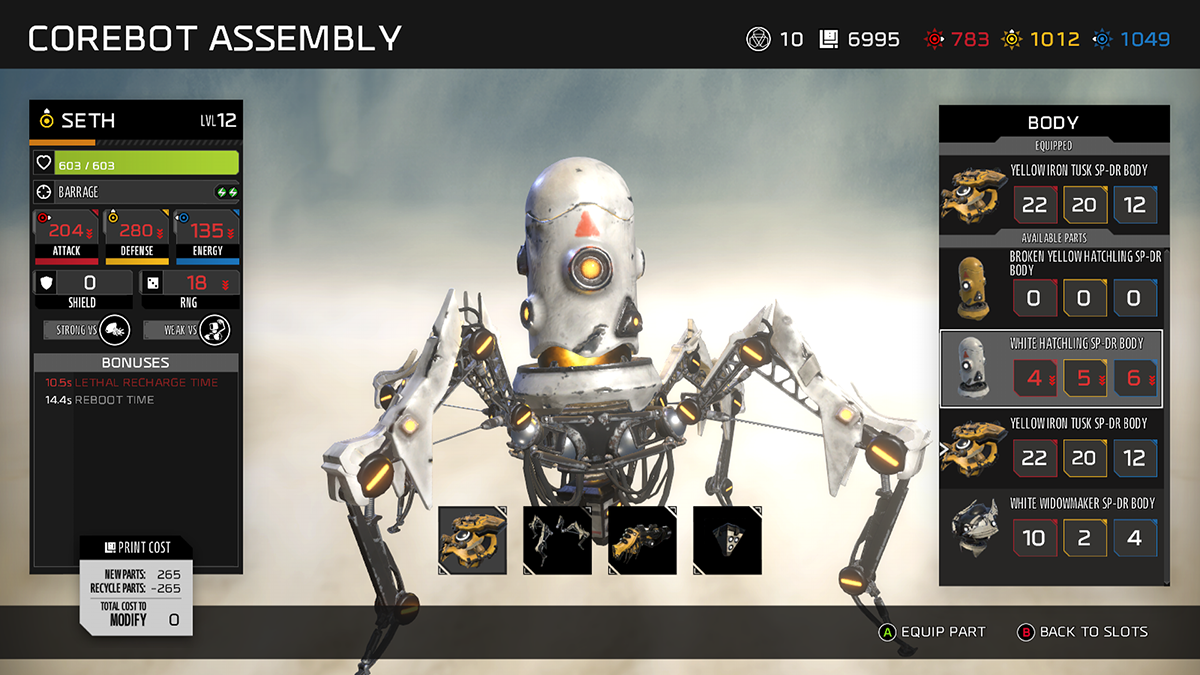Viewport: 1200px width, 675px height.
Task: Select the Barrage ability row
Action: 136,192
